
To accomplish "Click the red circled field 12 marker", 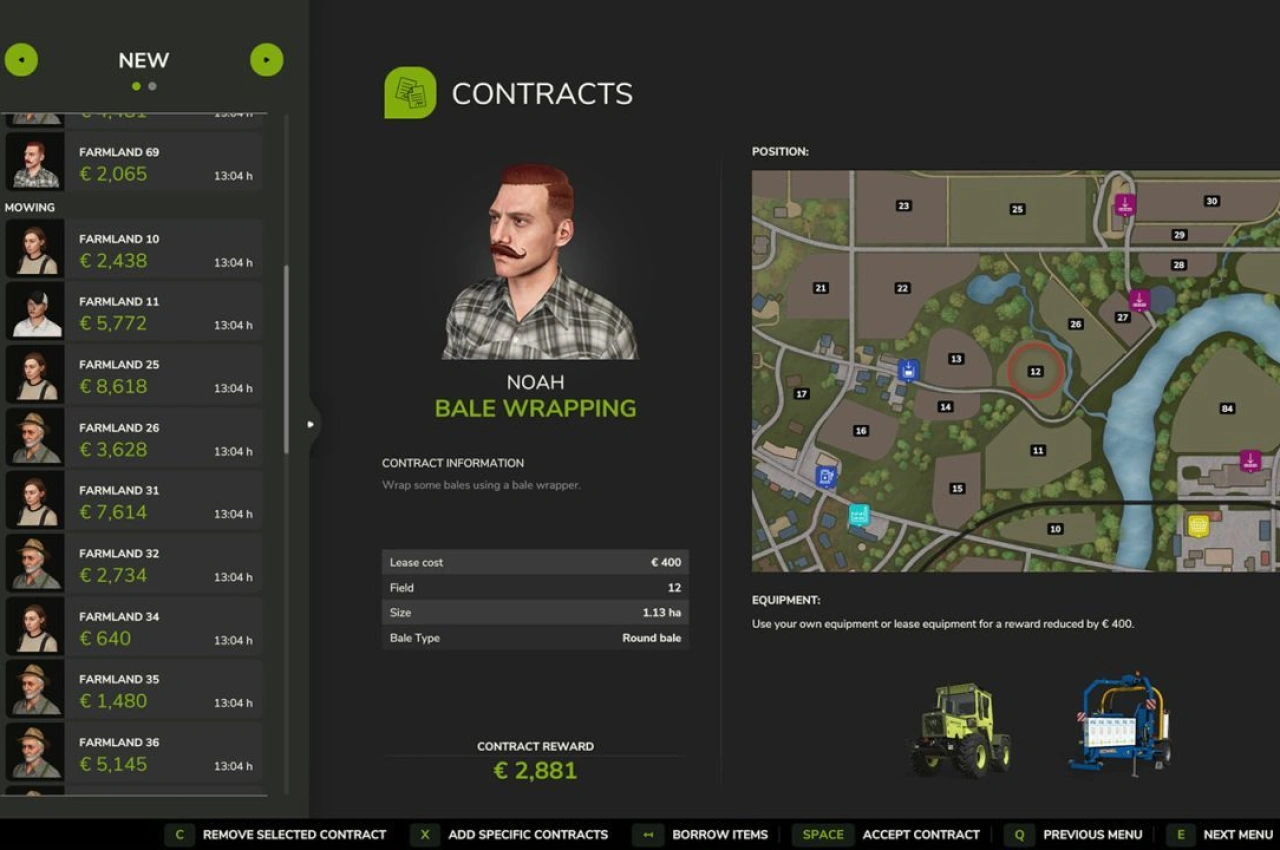I will click(1035, 370).
